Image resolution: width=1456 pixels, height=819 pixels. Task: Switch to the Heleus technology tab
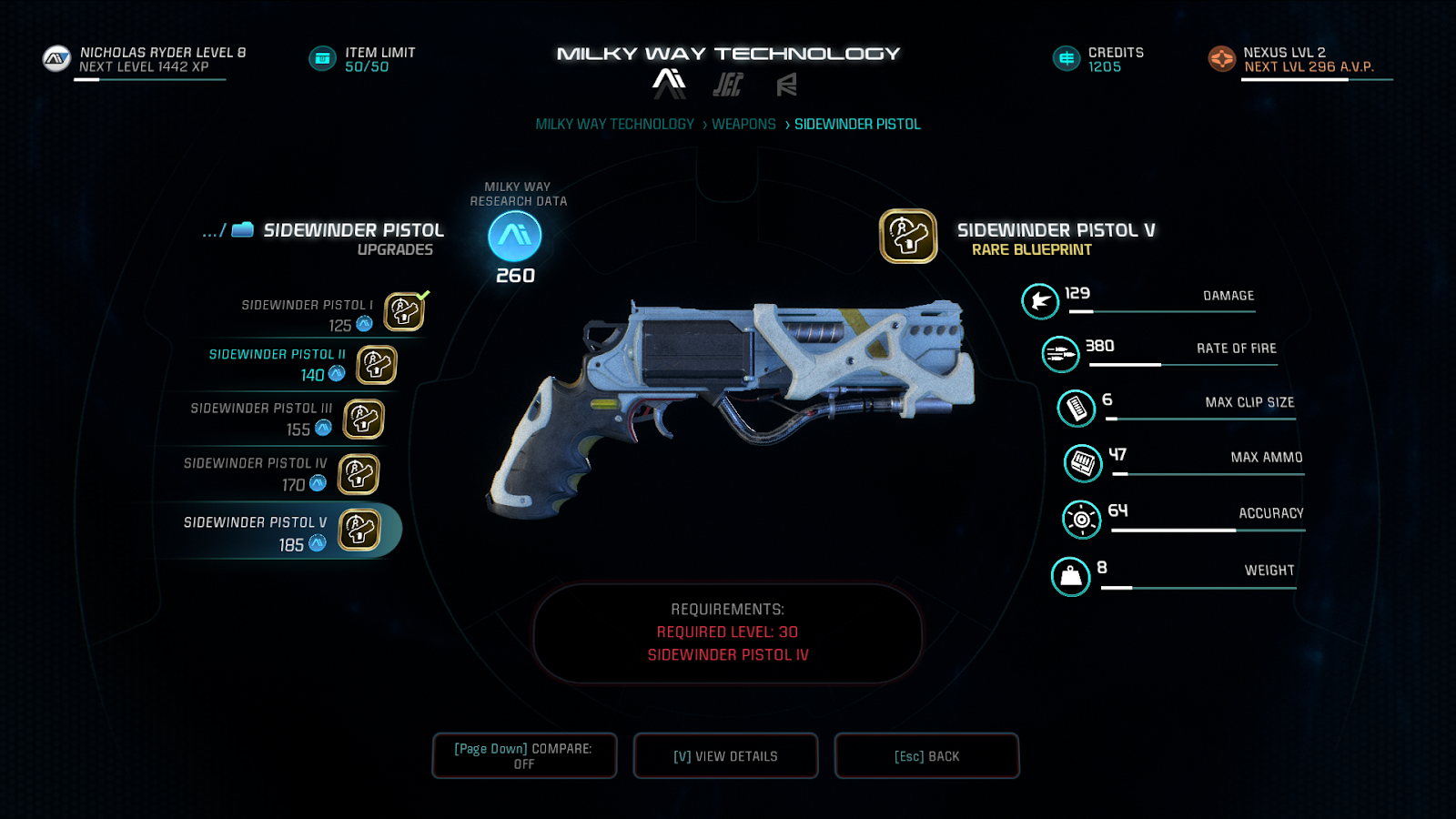728,85
